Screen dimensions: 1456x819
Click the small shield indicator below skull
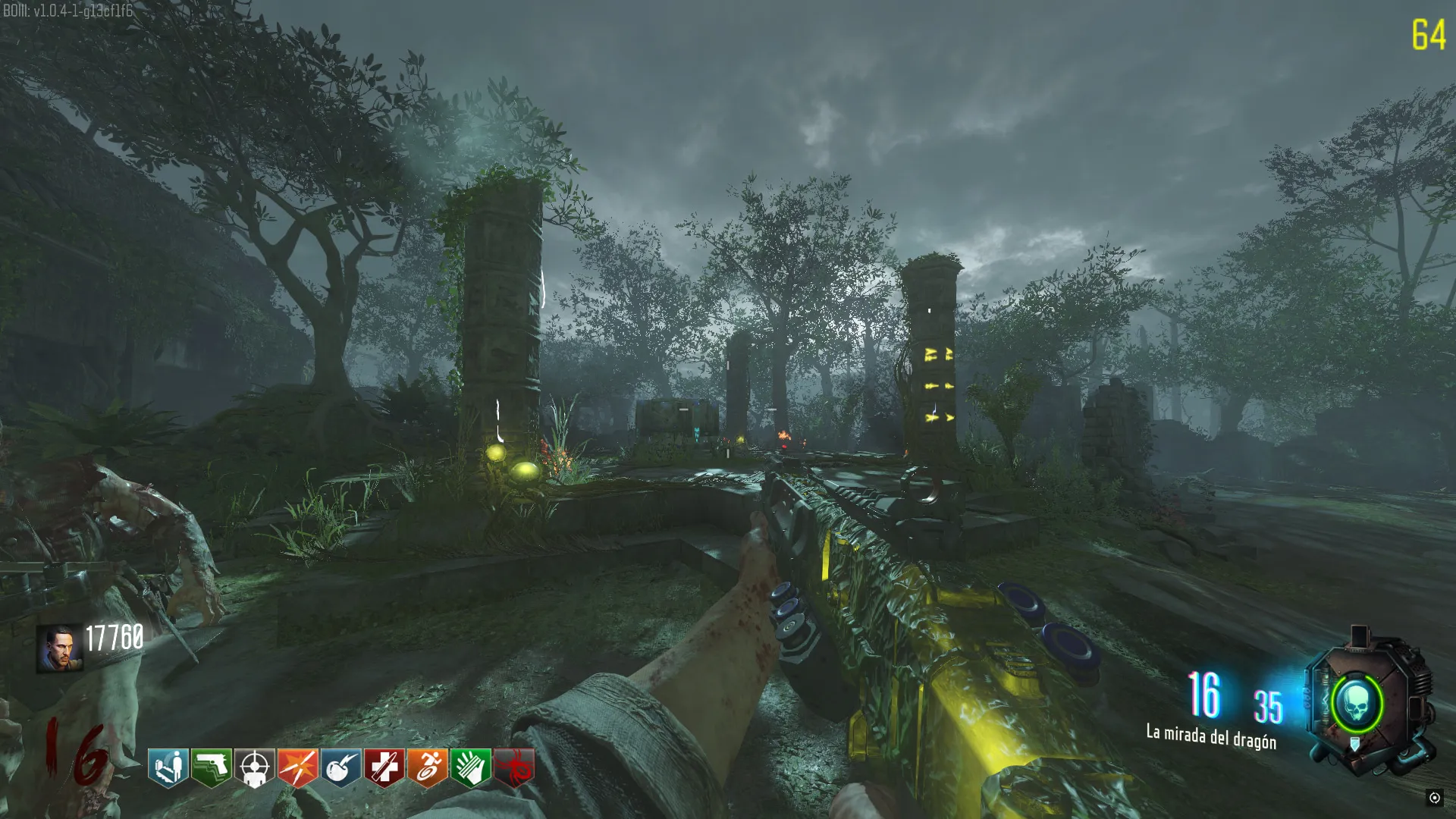(1355, 745)
